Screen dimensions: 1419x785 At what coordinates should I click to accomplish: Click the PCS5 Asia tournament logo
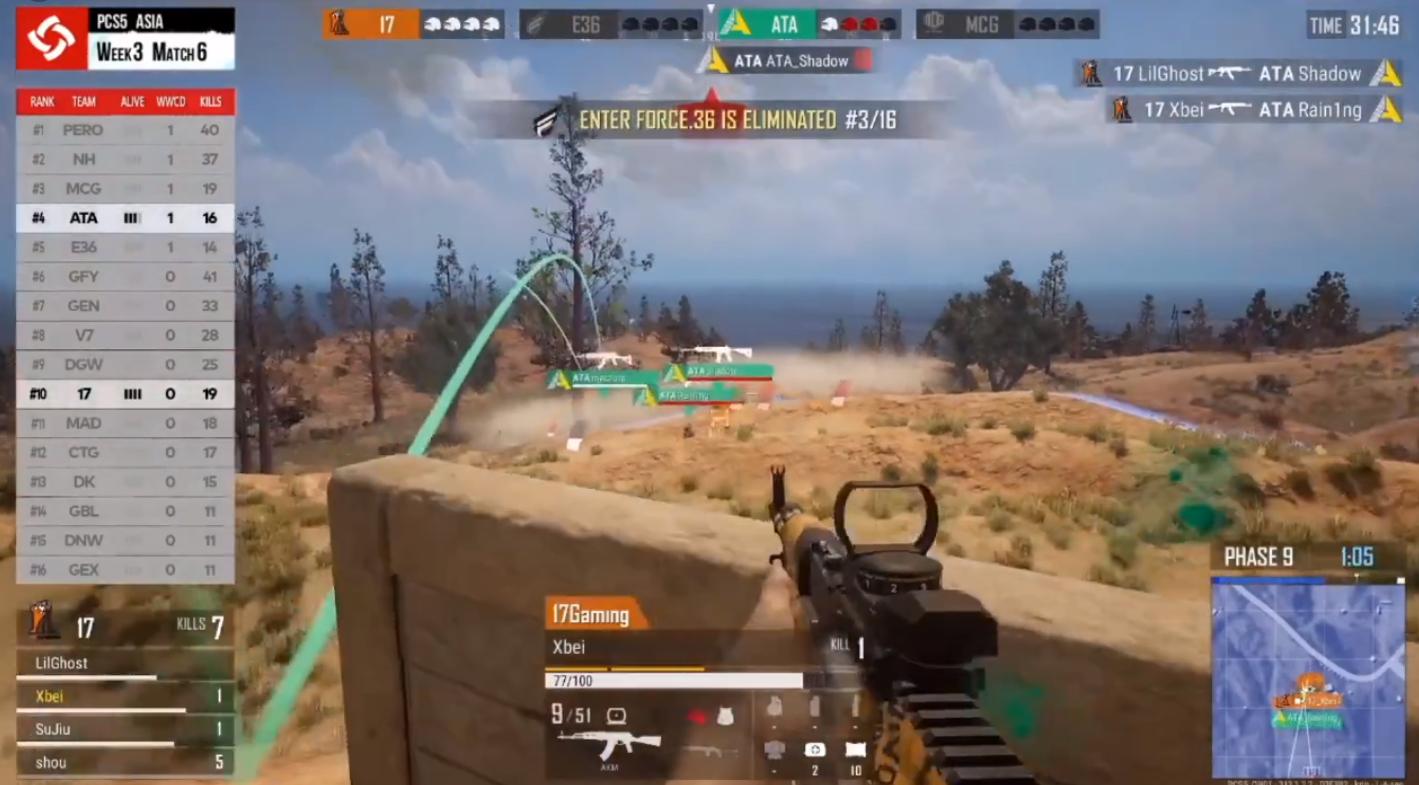coord(51,38)
